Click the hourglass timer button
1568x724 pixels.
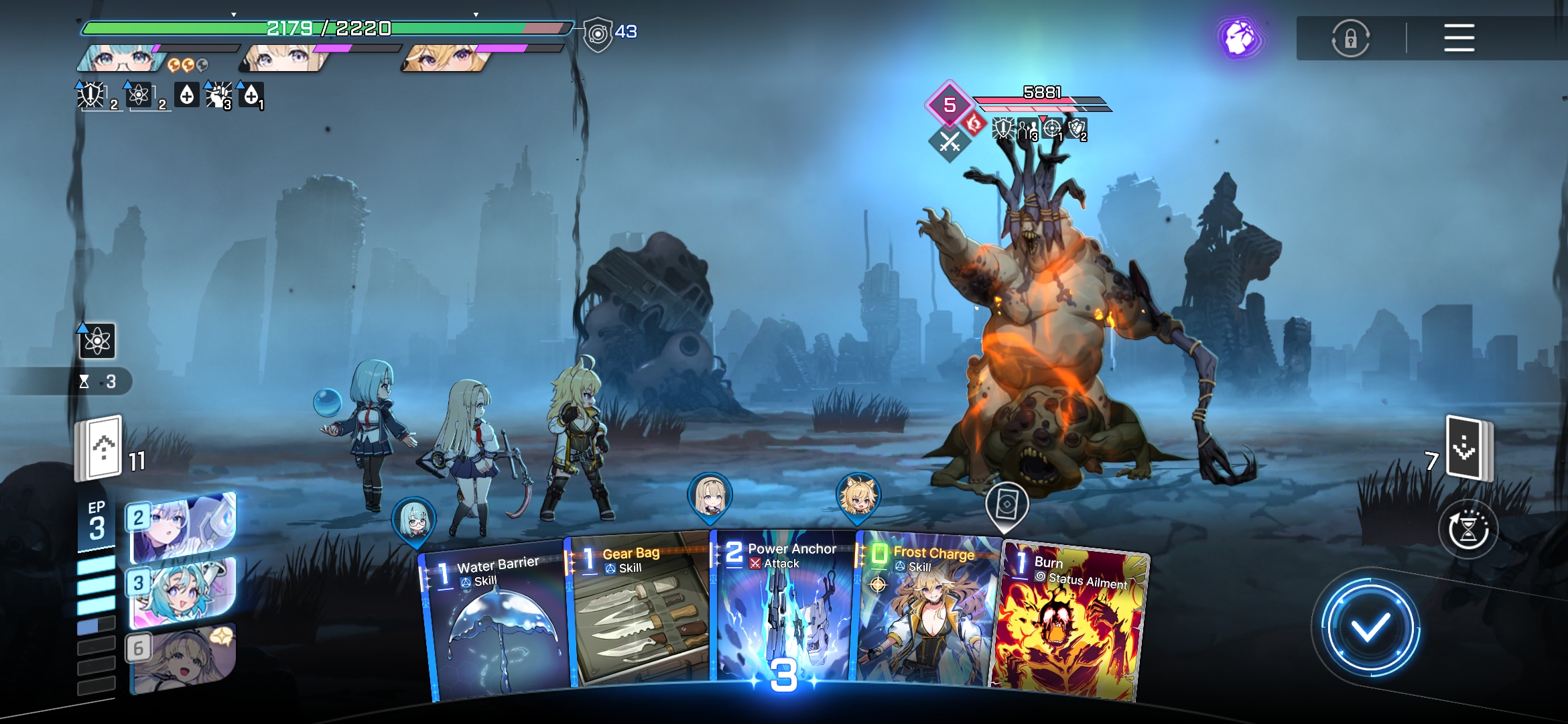click(x=1467, y=530)
